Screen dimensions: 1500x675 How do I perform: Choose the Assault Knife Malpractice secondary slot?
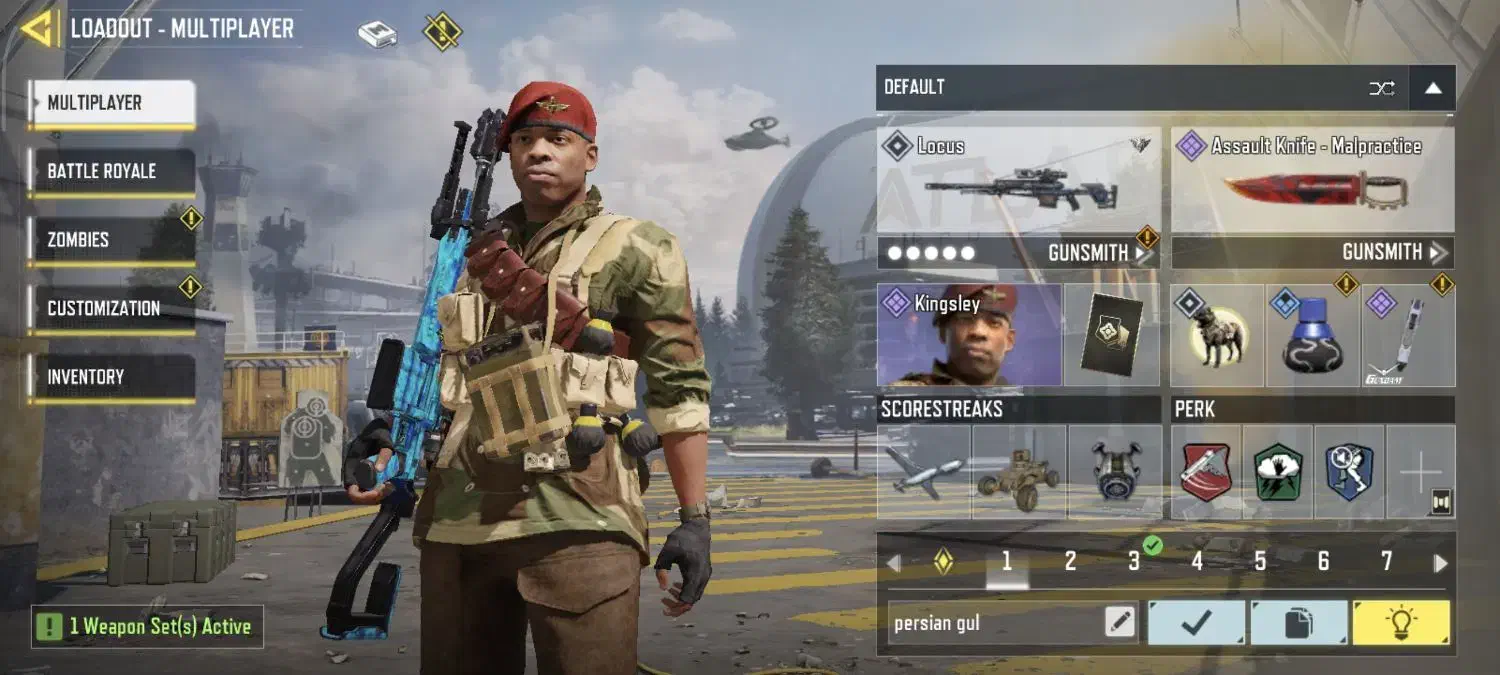pos(1313,180)
